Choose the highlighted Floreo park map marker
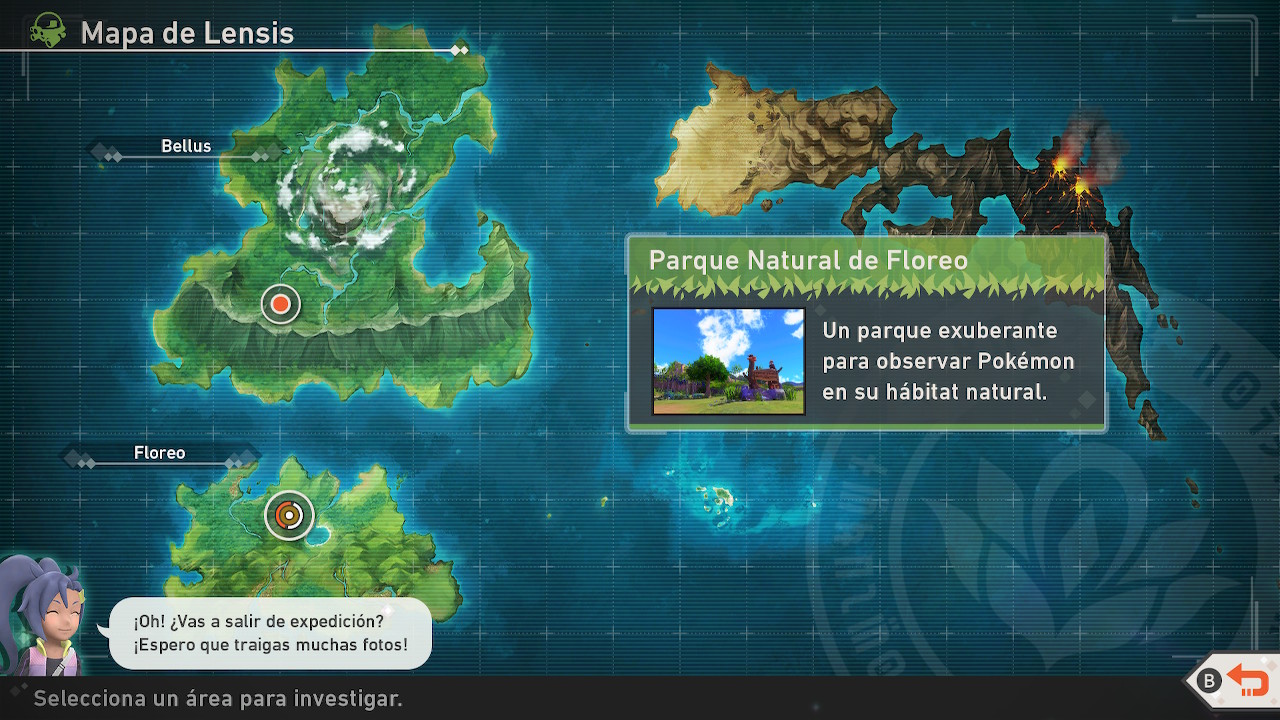This screenshot has width=1280, height=720. pyautogui.click(x=289, y=515)
